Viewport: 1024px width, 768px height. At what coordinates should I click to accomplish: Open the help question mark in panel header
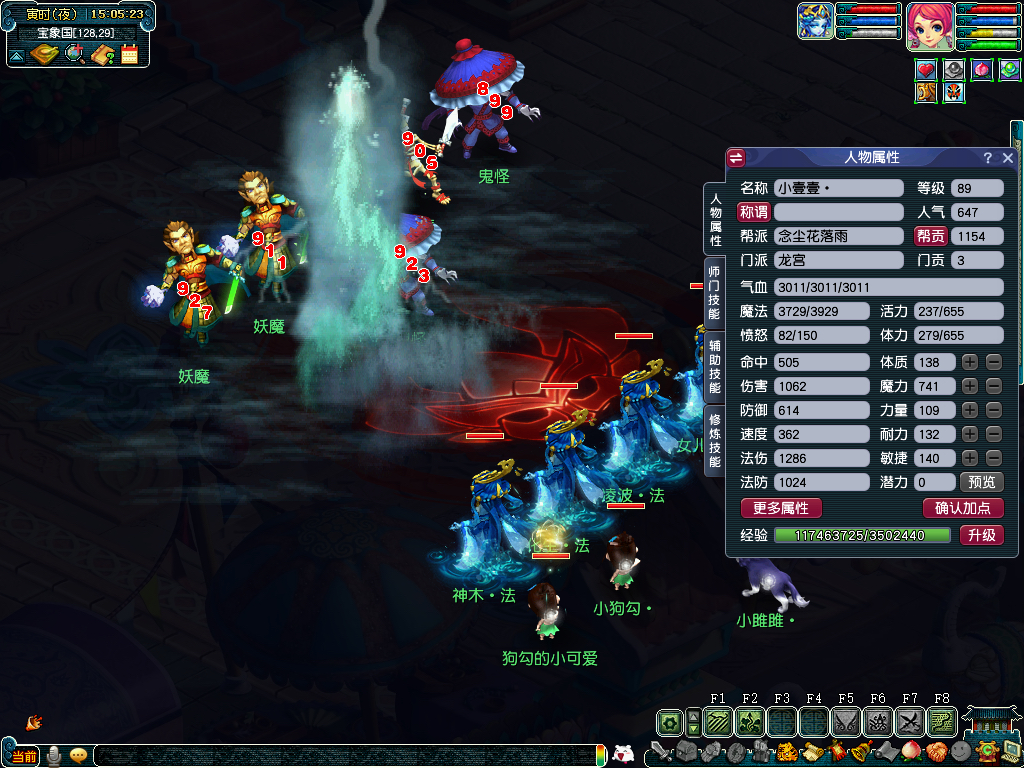(987, 158)
